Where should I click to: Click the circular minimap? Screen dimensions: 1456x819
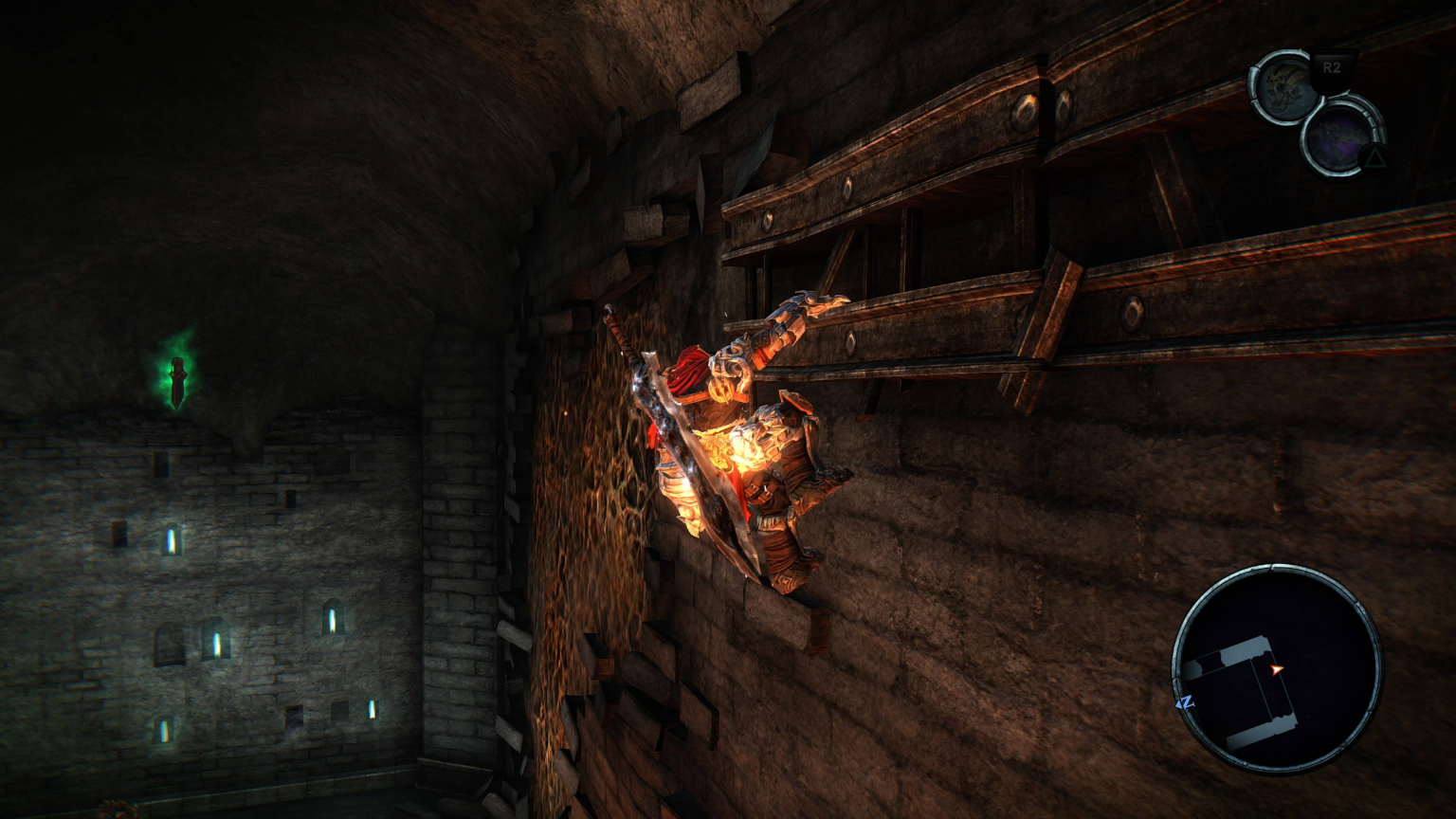[1276, 668]
